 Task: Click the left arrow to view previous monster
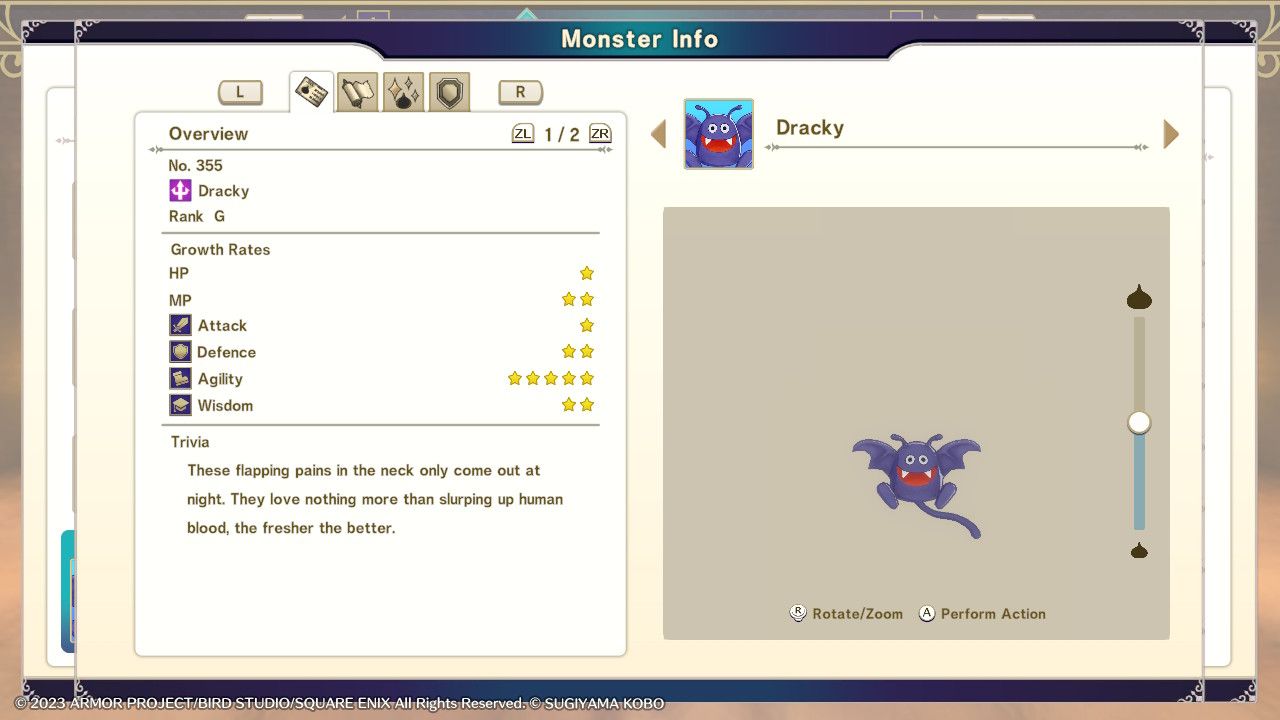tap(659, 133)
